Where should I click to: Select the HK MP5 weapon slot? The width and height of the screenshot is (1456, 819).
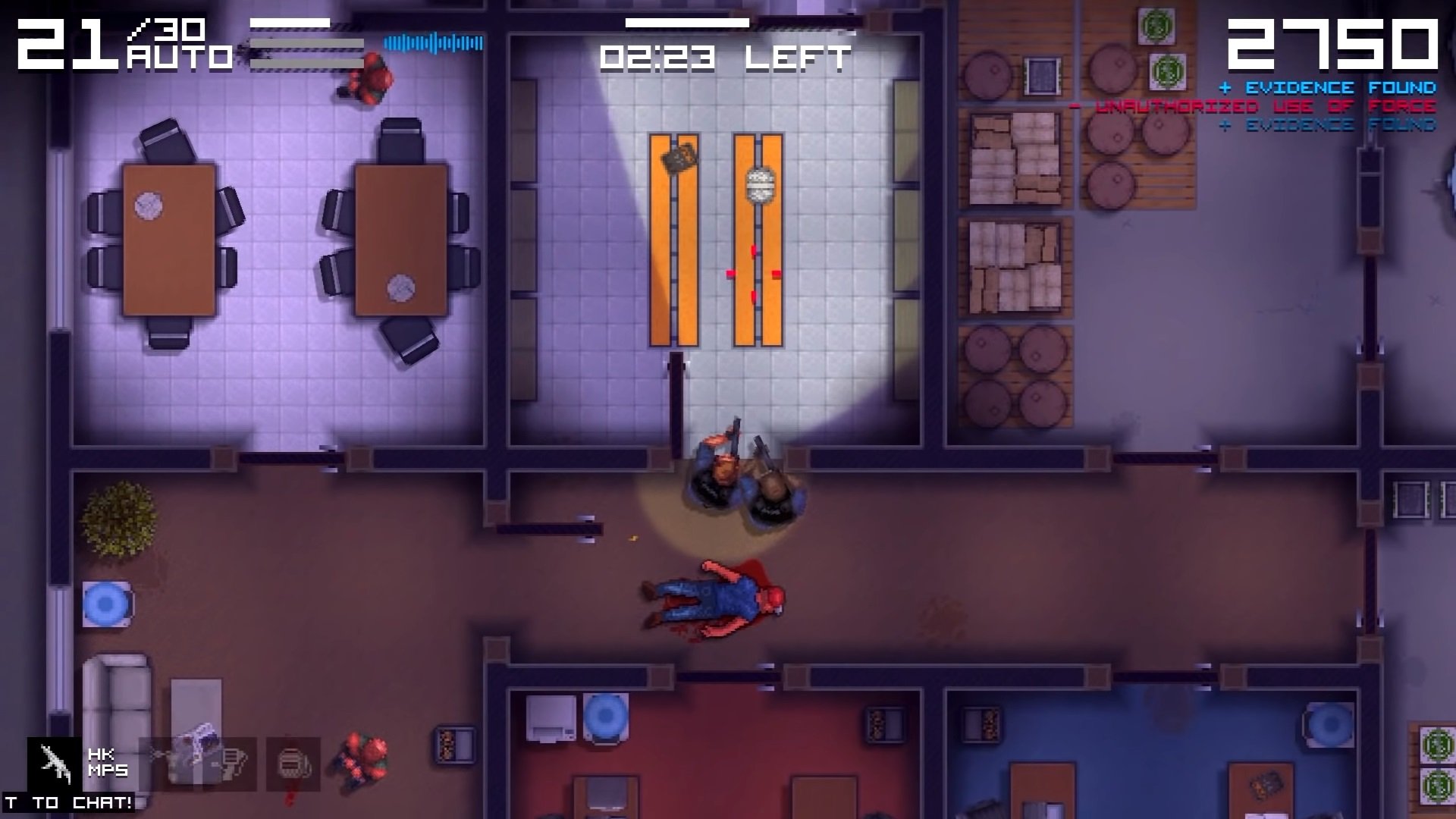tap(55, 764)
